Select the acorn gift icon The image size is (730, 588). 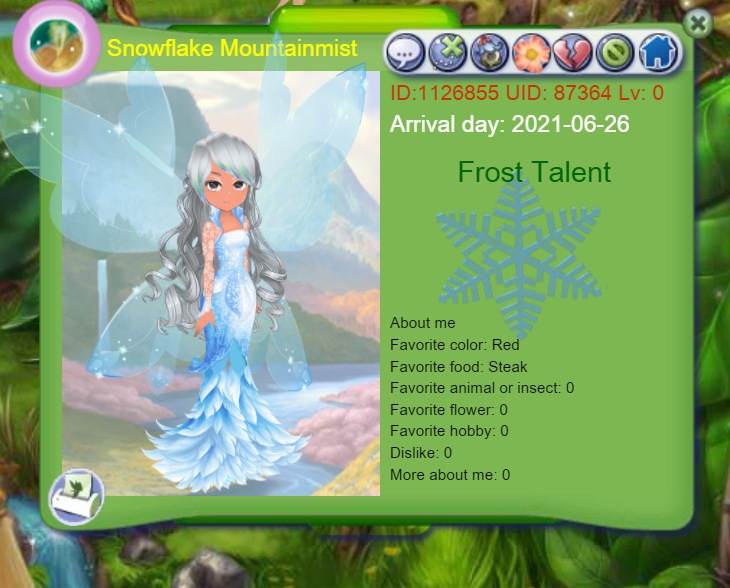(x=490, y=53)
